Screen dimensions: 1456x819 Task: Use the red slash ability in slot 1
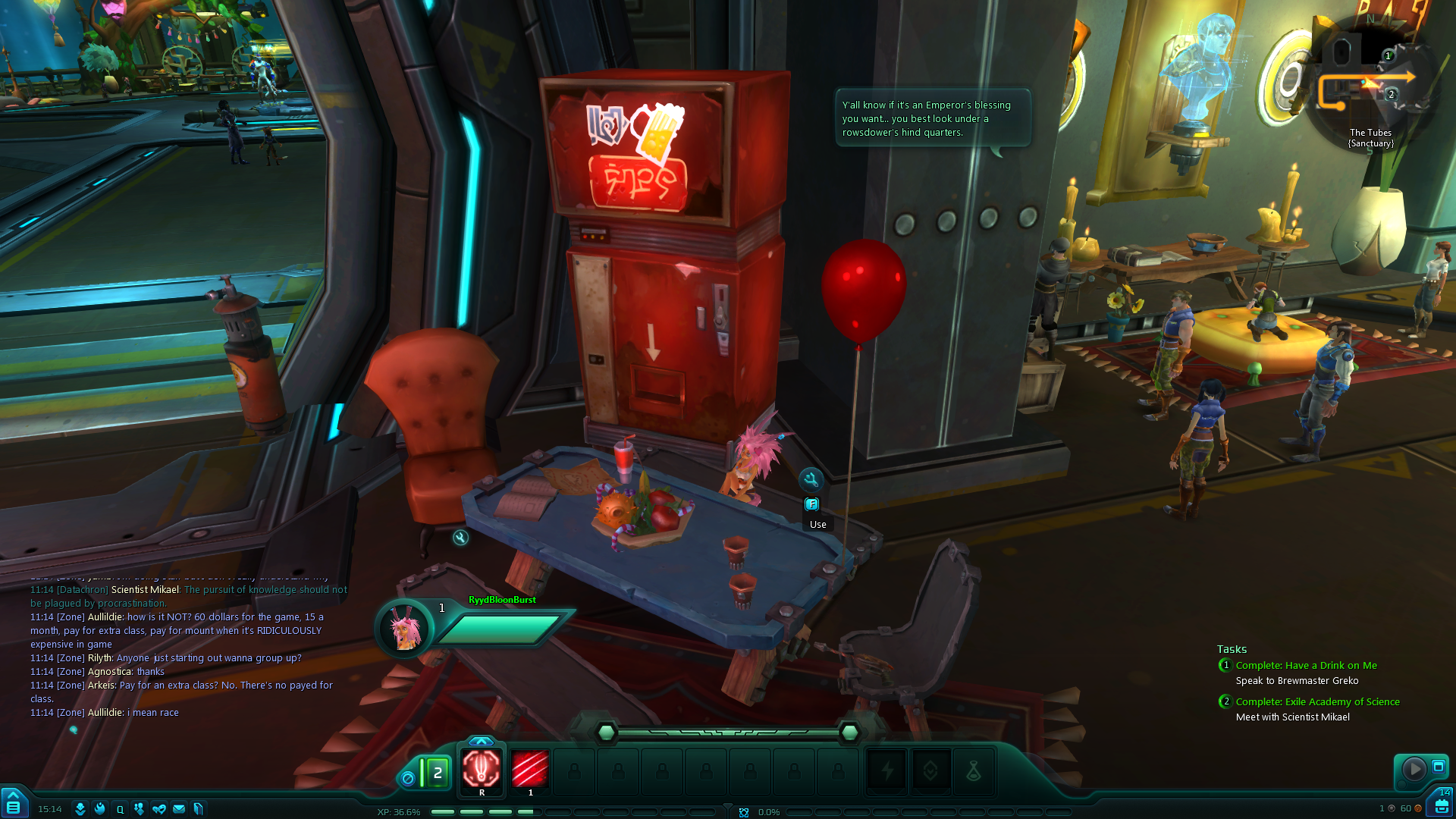tap(530, 770)
